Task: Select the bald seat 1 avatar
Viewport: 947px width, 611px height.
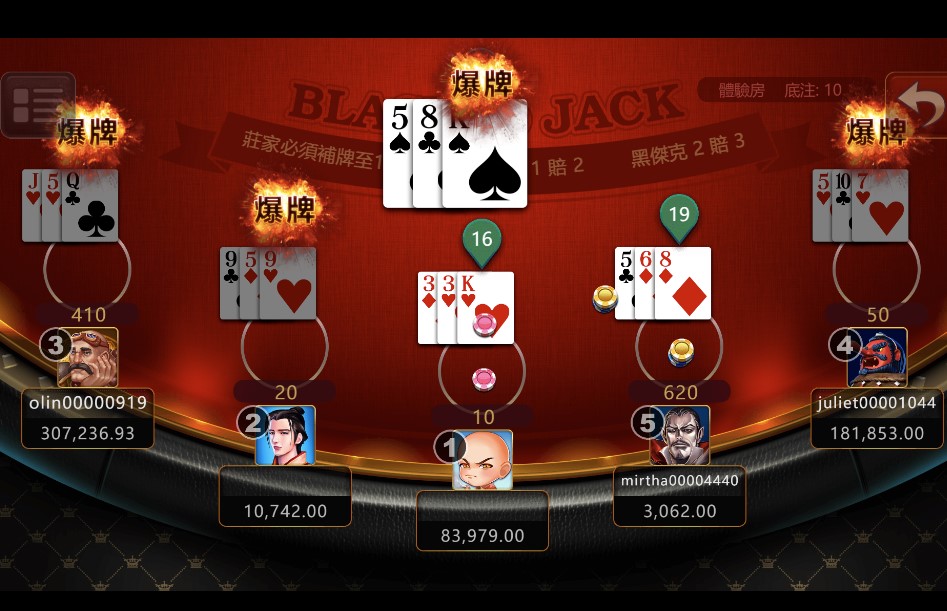Action: [482, 460]
